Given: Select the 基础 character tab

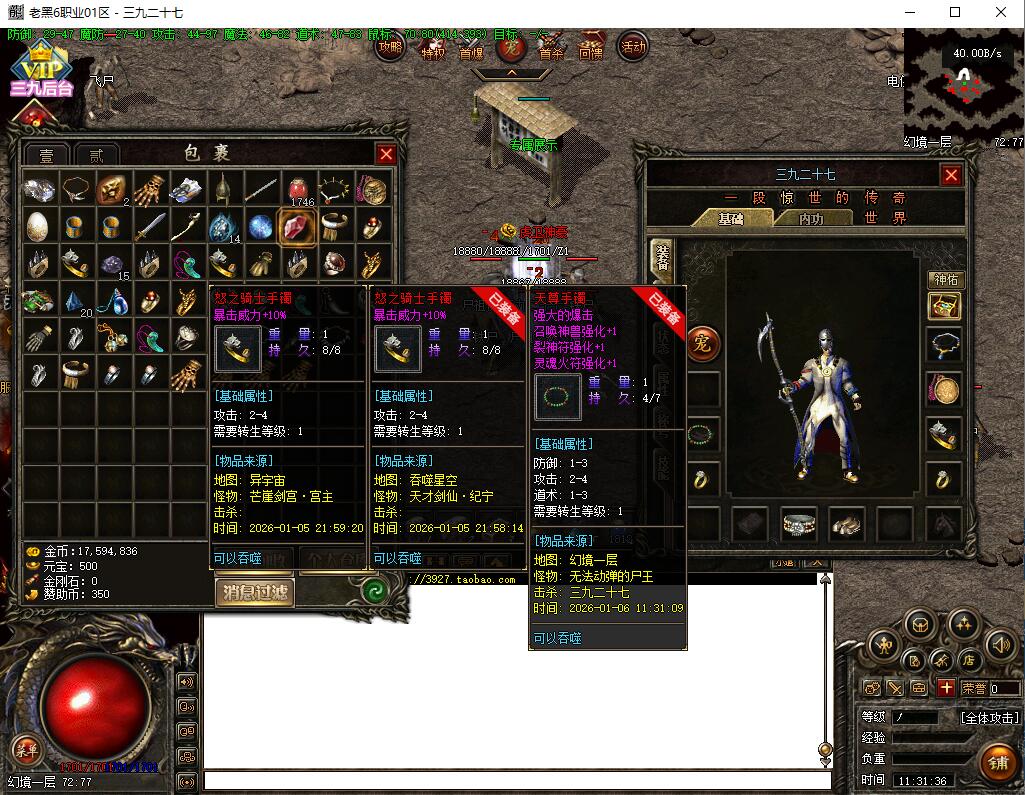Looking at the screenshot, I should pyautogui.click(x=731, y=218).
